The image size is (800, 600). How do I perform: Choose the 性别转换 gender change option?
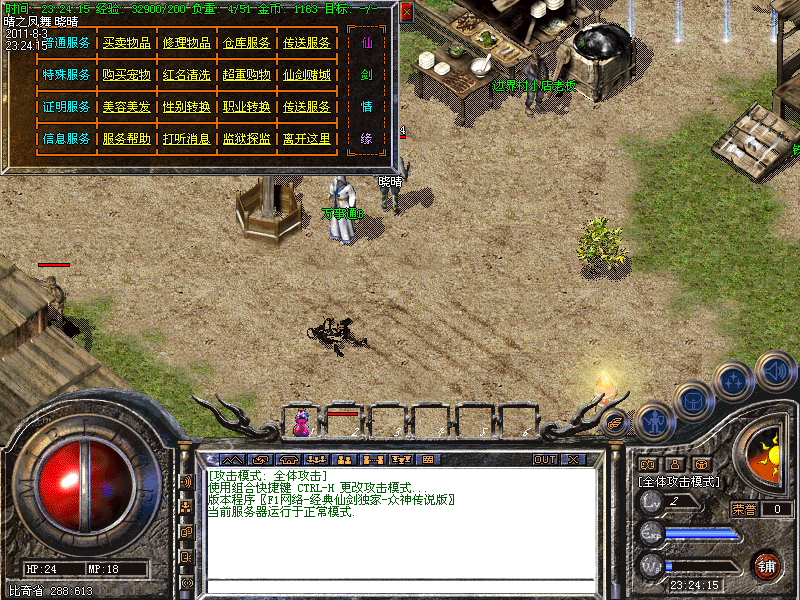pyautogui.click(x=186, y=107)
